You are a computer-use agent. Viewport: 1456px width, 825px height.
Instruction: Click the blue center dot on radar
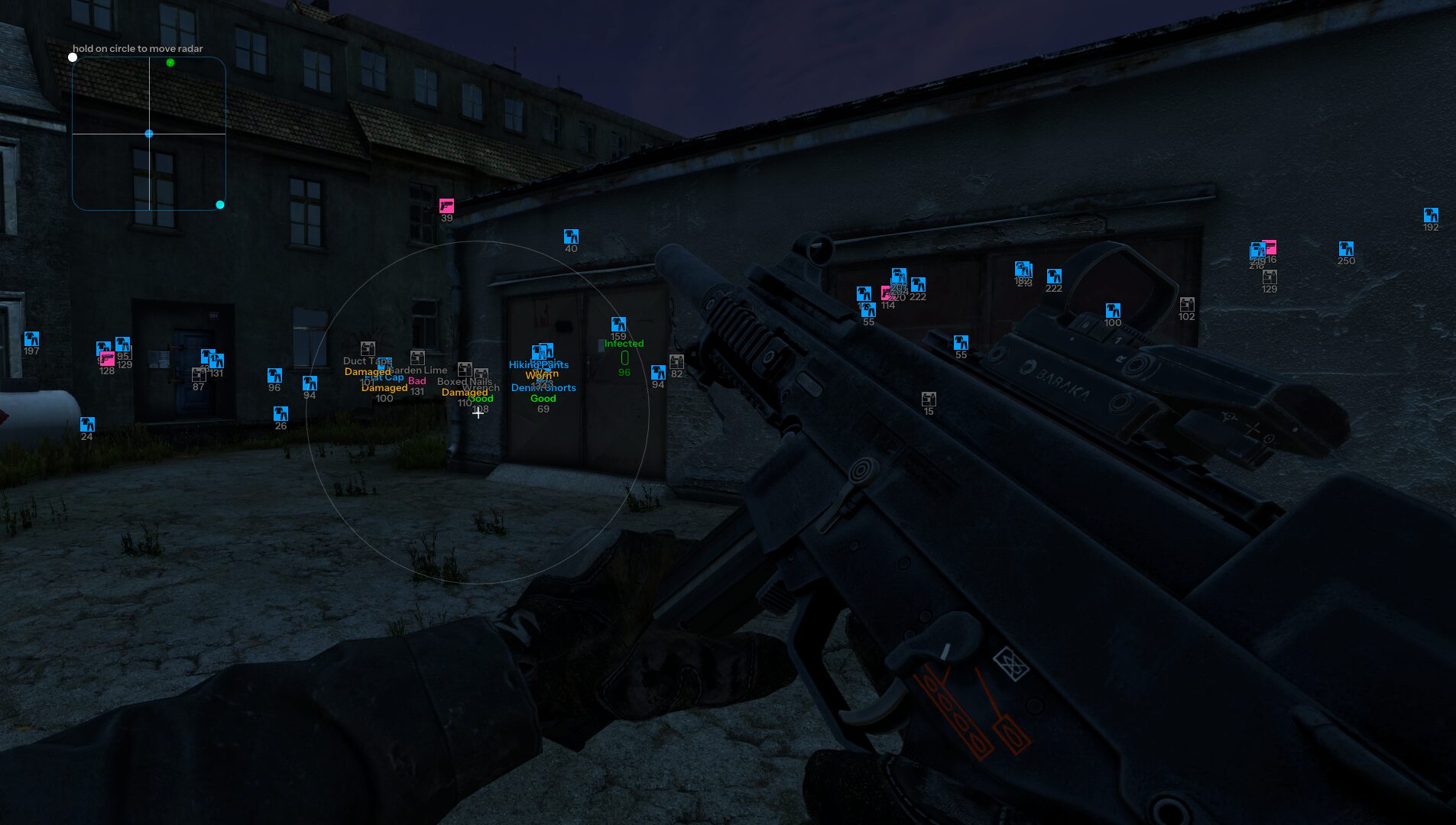[x=149, y=134]
